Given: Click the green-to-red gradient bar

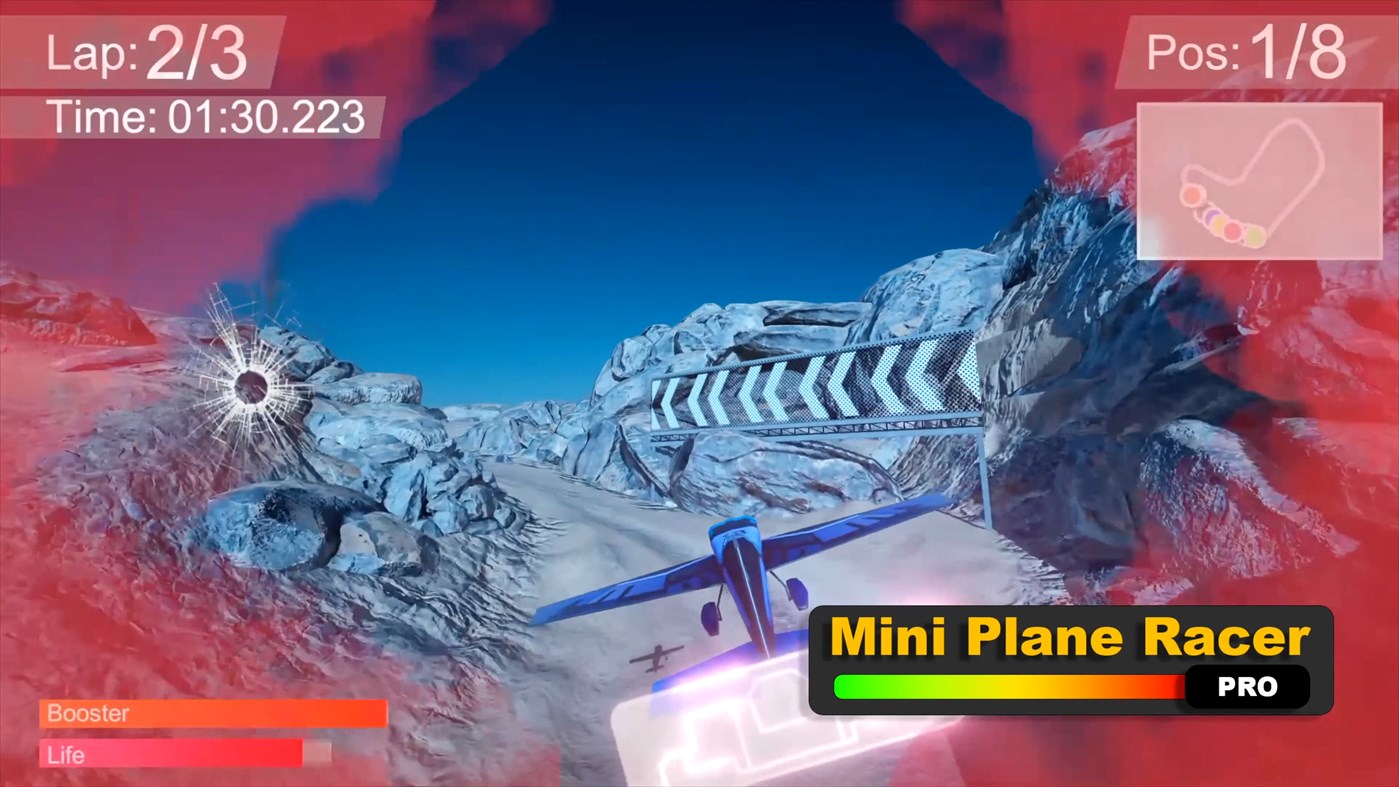Looking at the screenshot, I should (x=1008, y=687).
